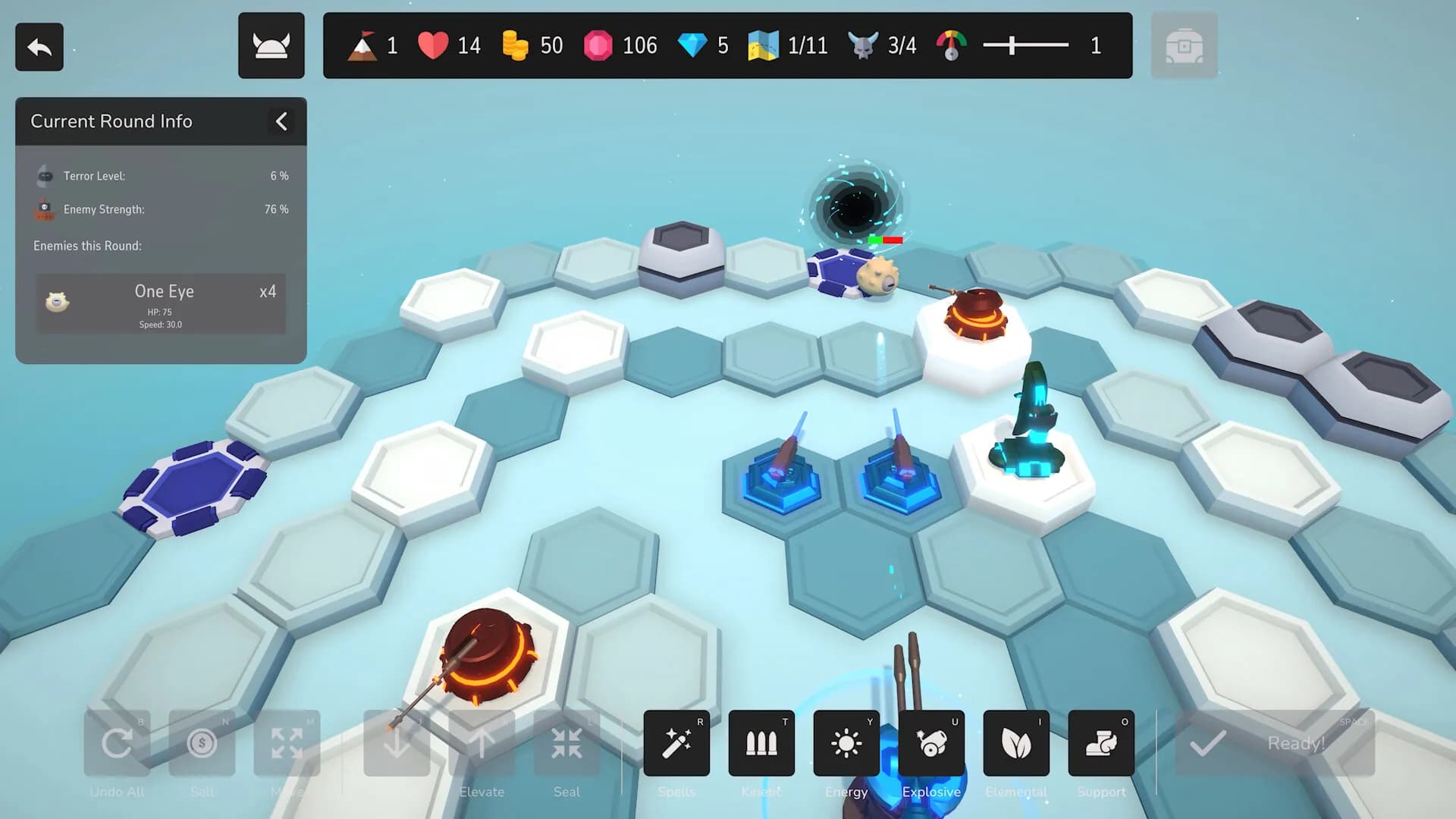Click Undo All to revert placements
The image size is (1456, 819).
point(117,744)
